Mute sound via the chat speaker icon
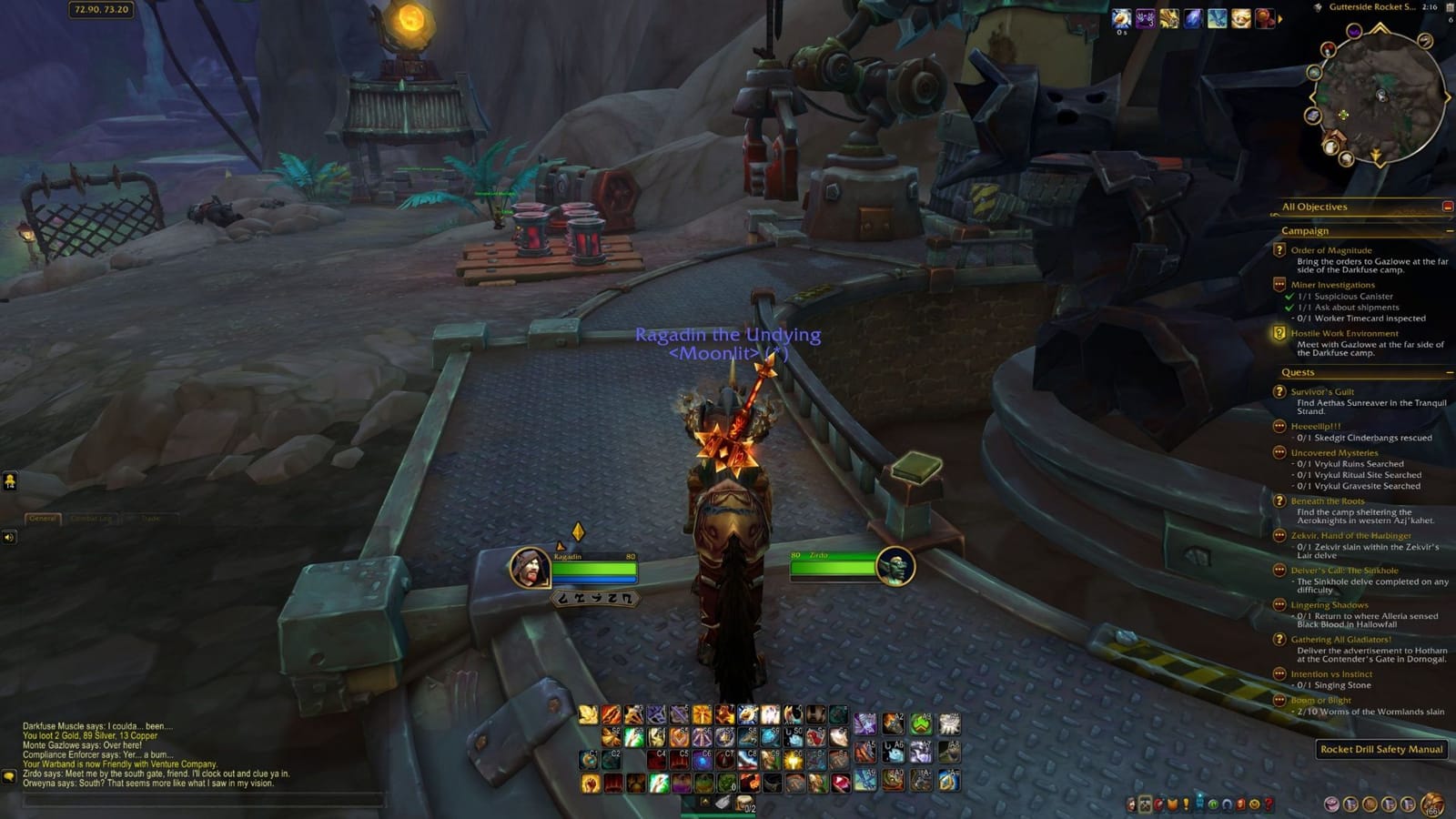This screenshot has height=819, width=1456. [8, 536]
